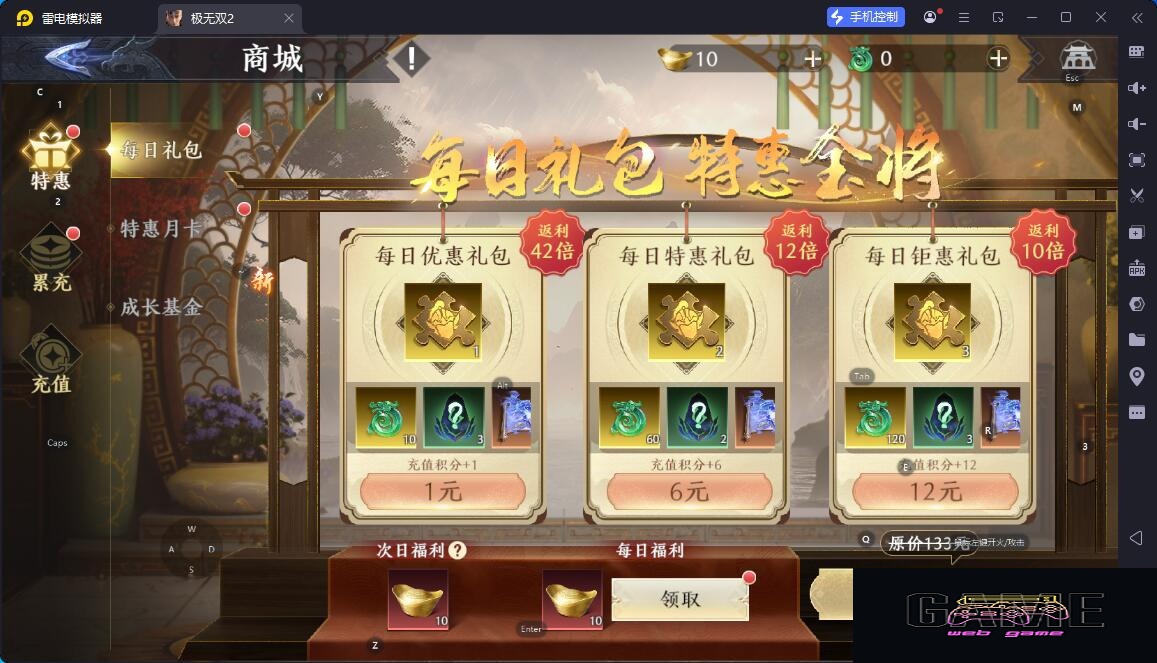The image size is (1157, 663).
Task: Inspect the 次日福利 gold ingot reward
Action: [x=418, y=599]
